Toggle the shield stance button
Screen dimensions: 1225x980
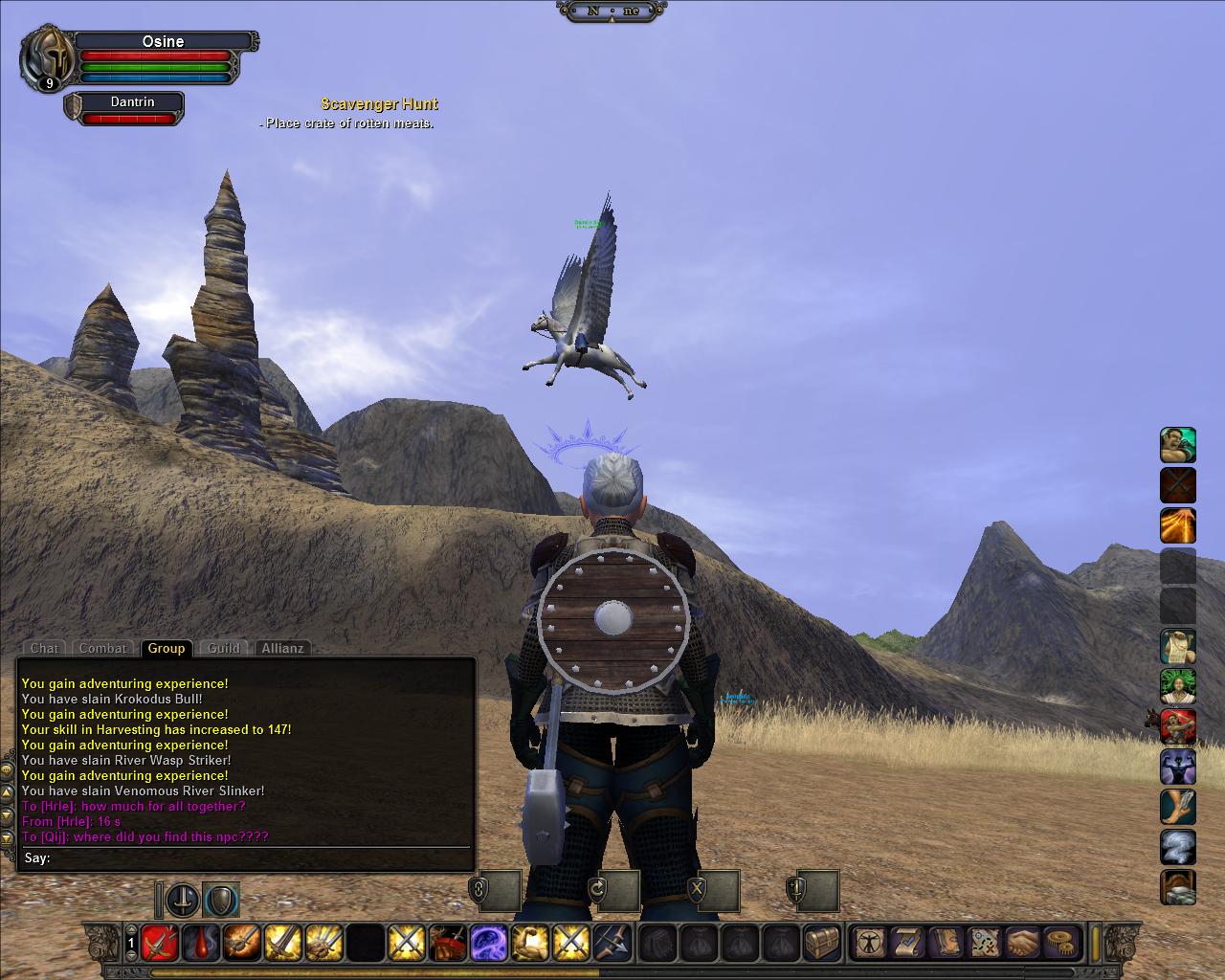coord(221,900)
